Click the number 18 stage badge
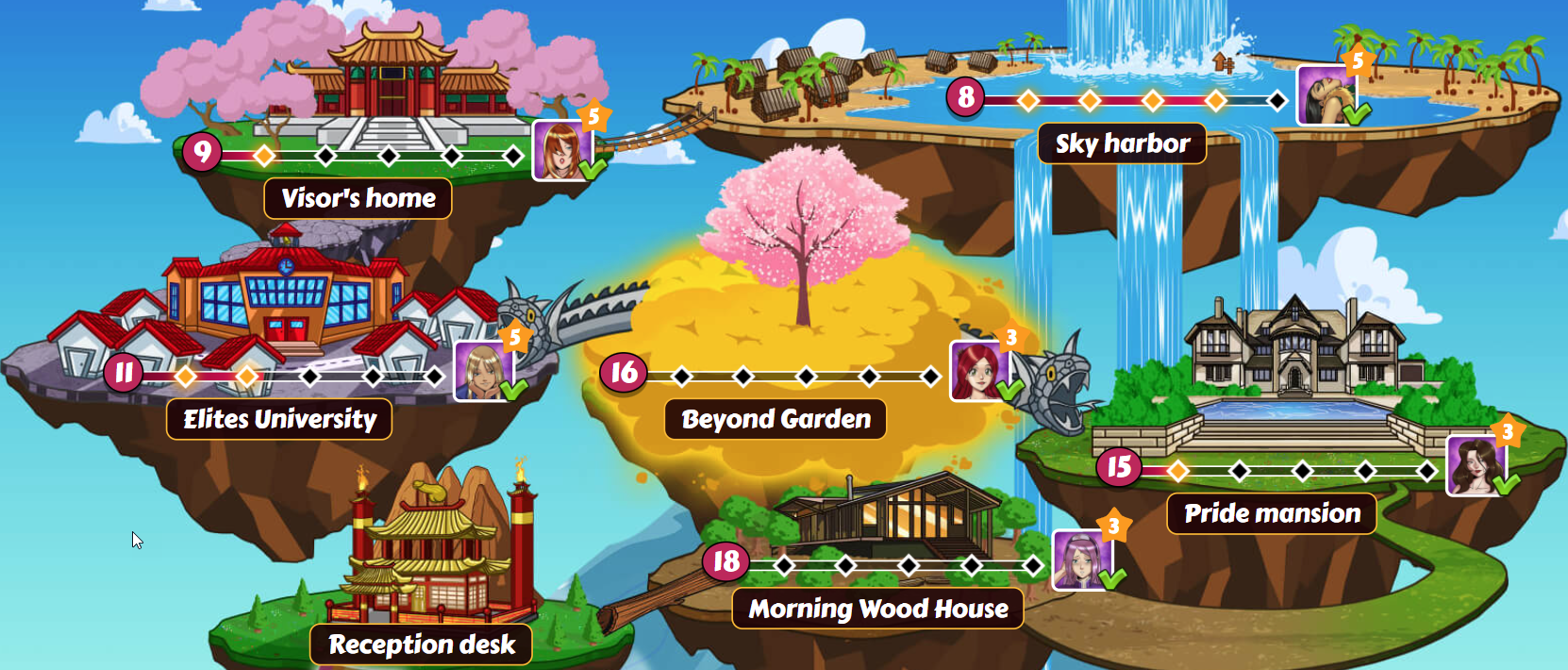This screenshot has height=670, width=1568. [726, 562]
